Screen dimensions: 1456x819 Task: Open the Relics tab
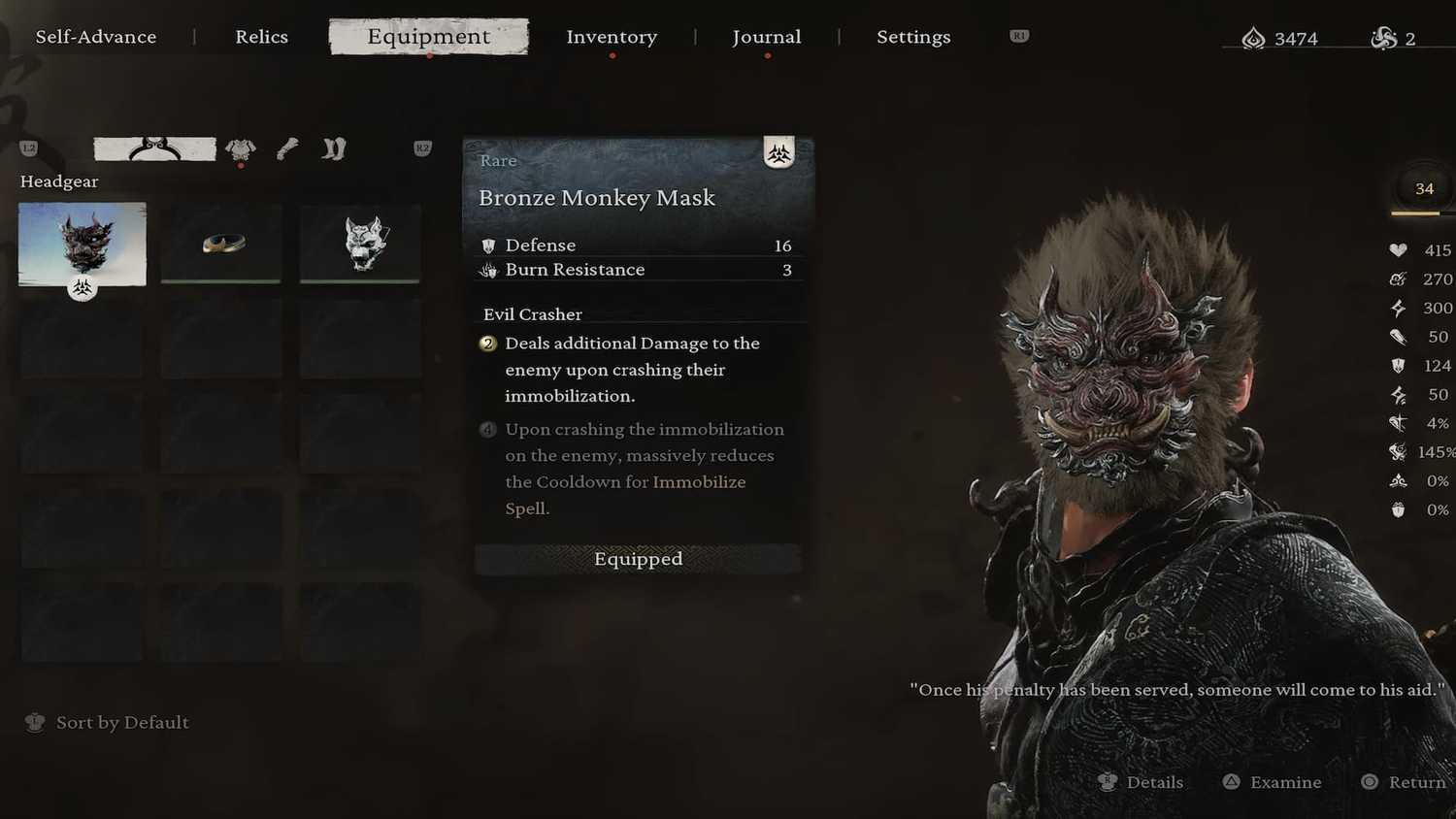click(x=261, y=37)
